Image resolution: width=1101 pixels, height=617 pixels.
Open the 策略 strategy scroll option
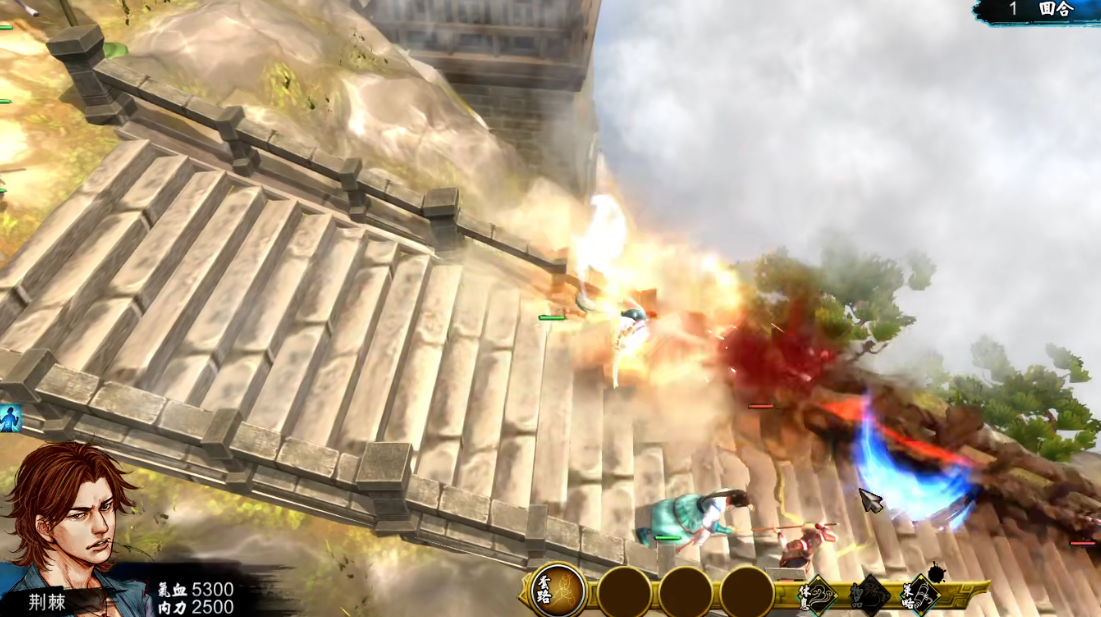[922, 595]
